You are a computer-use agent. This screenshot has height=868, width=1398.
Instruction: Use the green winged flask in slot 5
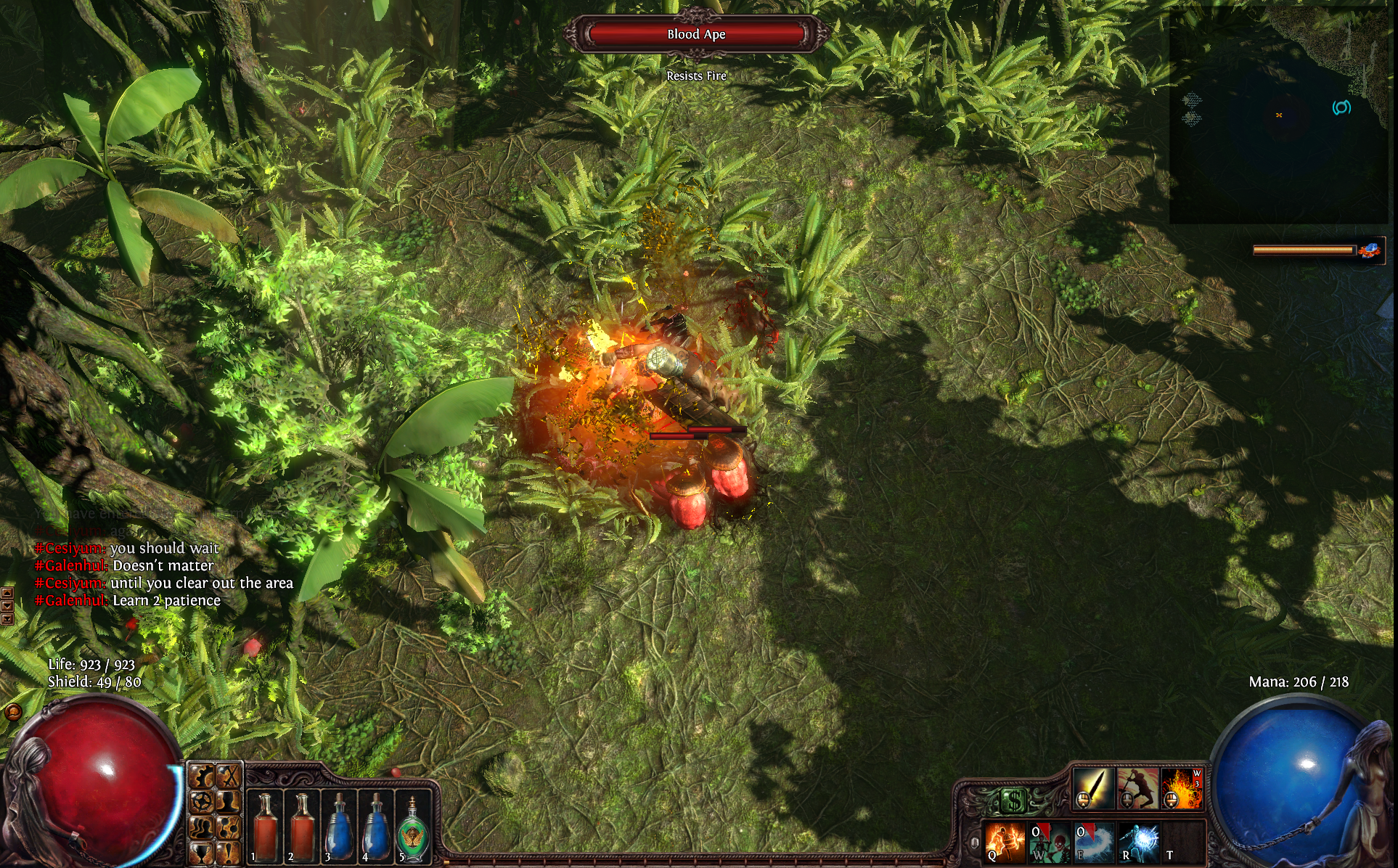(412, 827)
